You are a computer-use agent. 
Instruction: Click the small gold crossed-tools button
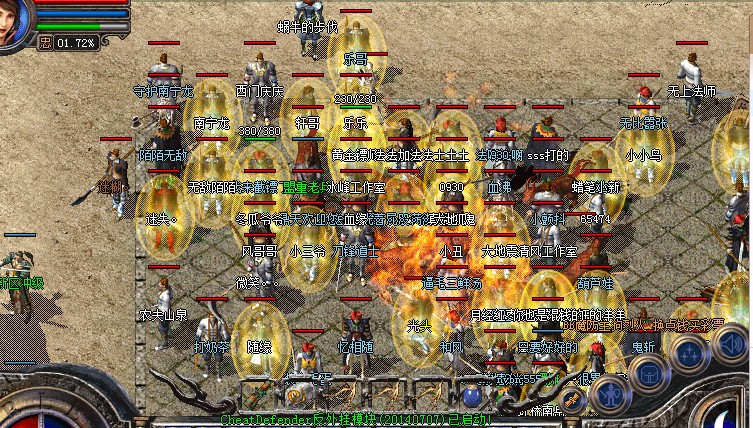(x=574, y=400)
